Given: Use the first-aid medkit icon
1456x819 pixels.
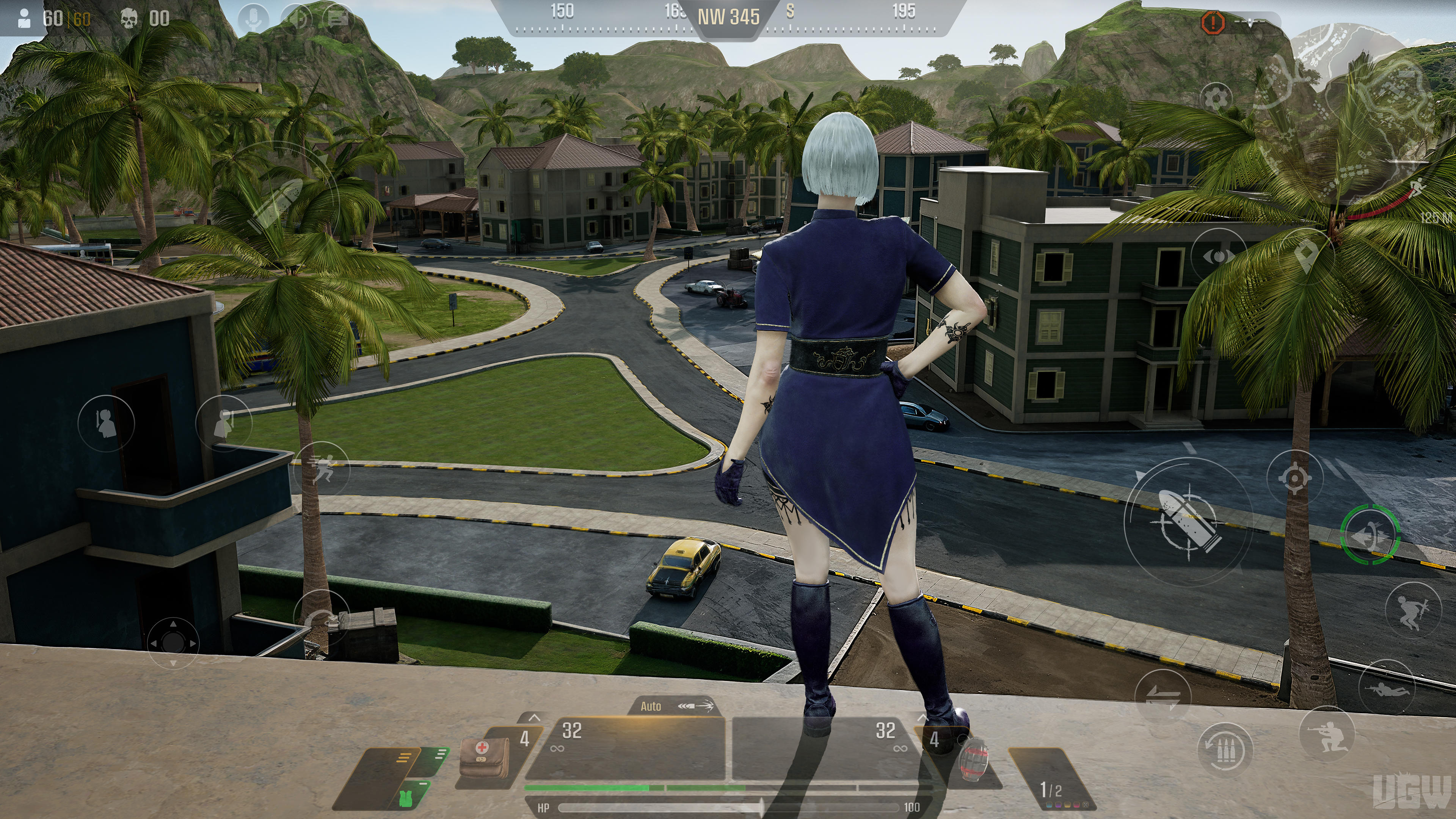Looking at the screenshot, I should click(484, 758).
